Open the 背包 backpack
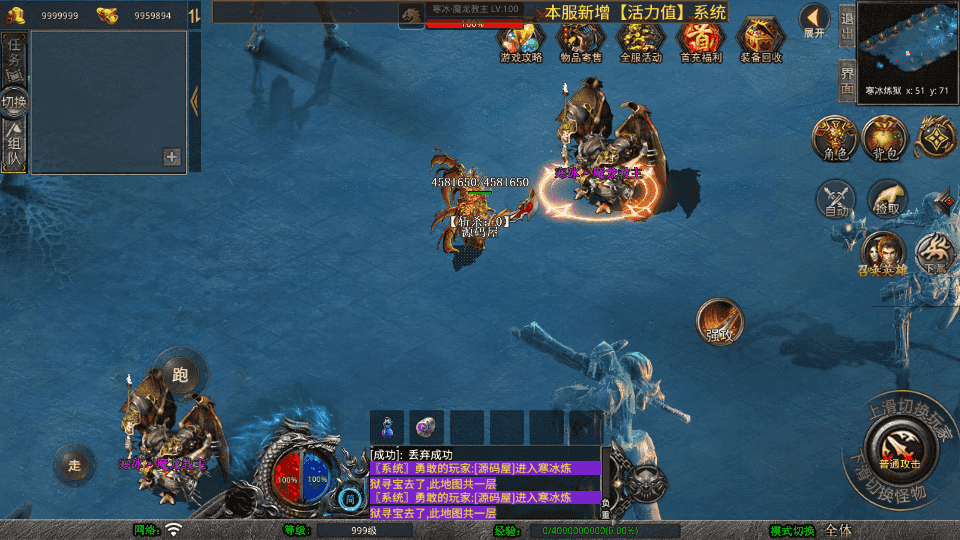Image resolution: width=960 pixels, height=540 pixels. (x=885, y=138)
